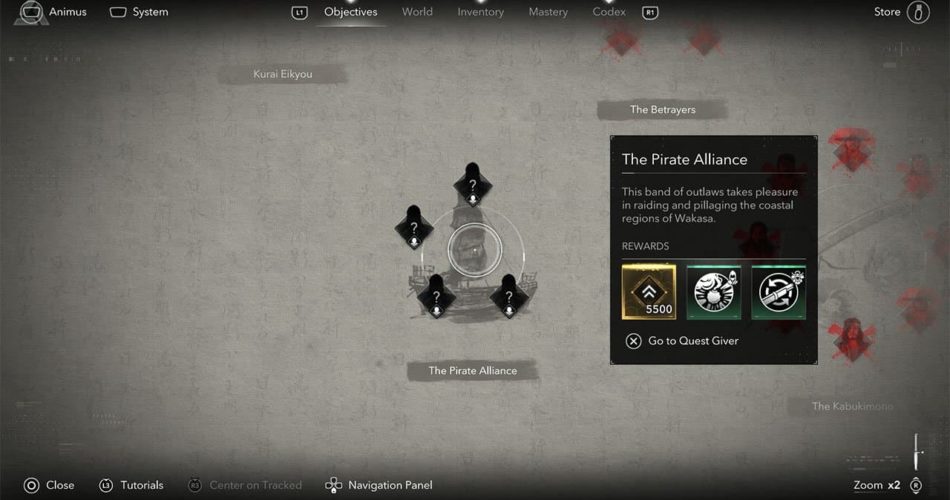Switch to the World tab
950x500 pixels.
(x=417, y=12)
